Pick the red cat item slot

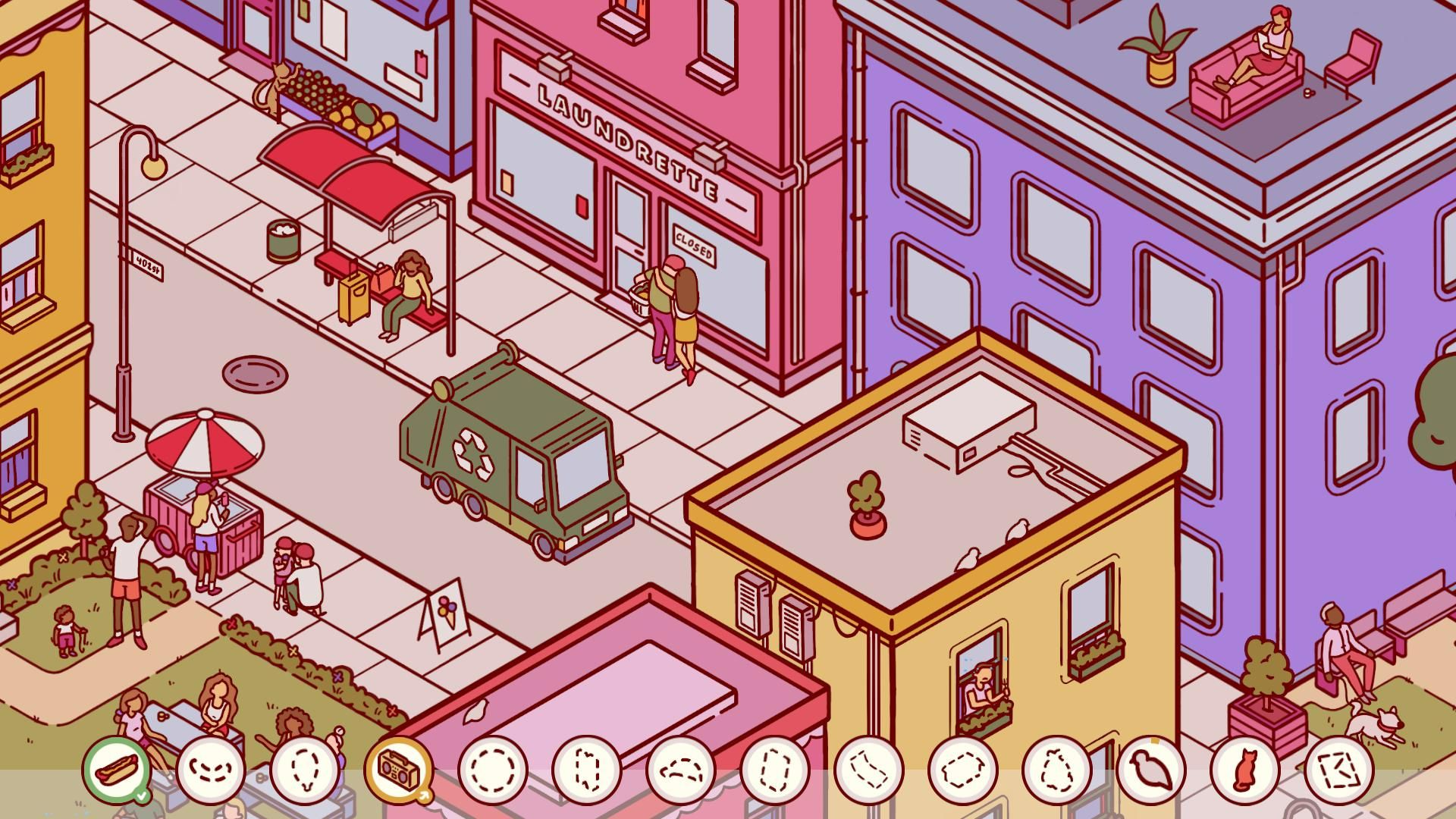click(x=1244, y=770)
